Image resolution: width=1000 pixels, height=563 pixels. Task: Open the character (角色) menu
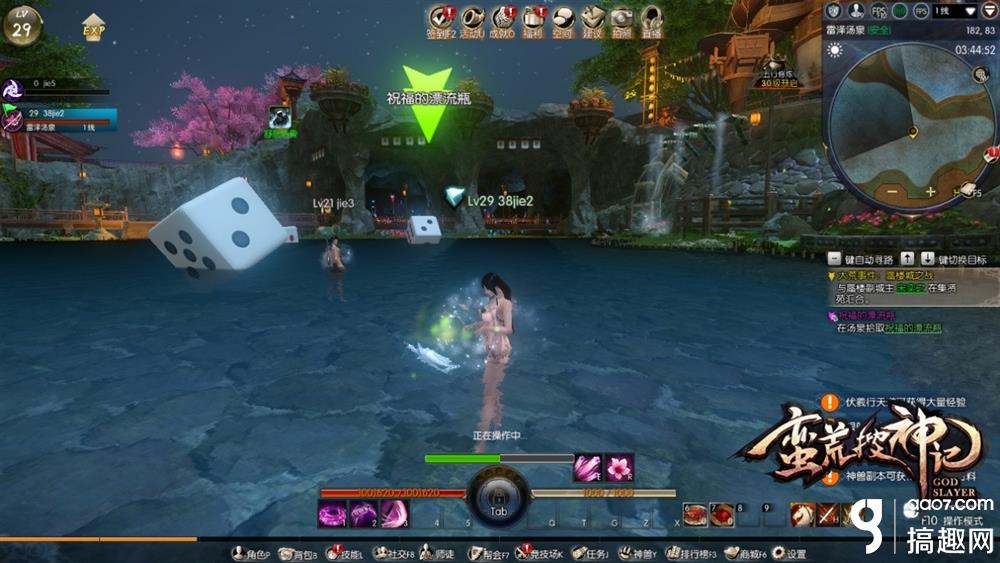(x=246, y=553)
